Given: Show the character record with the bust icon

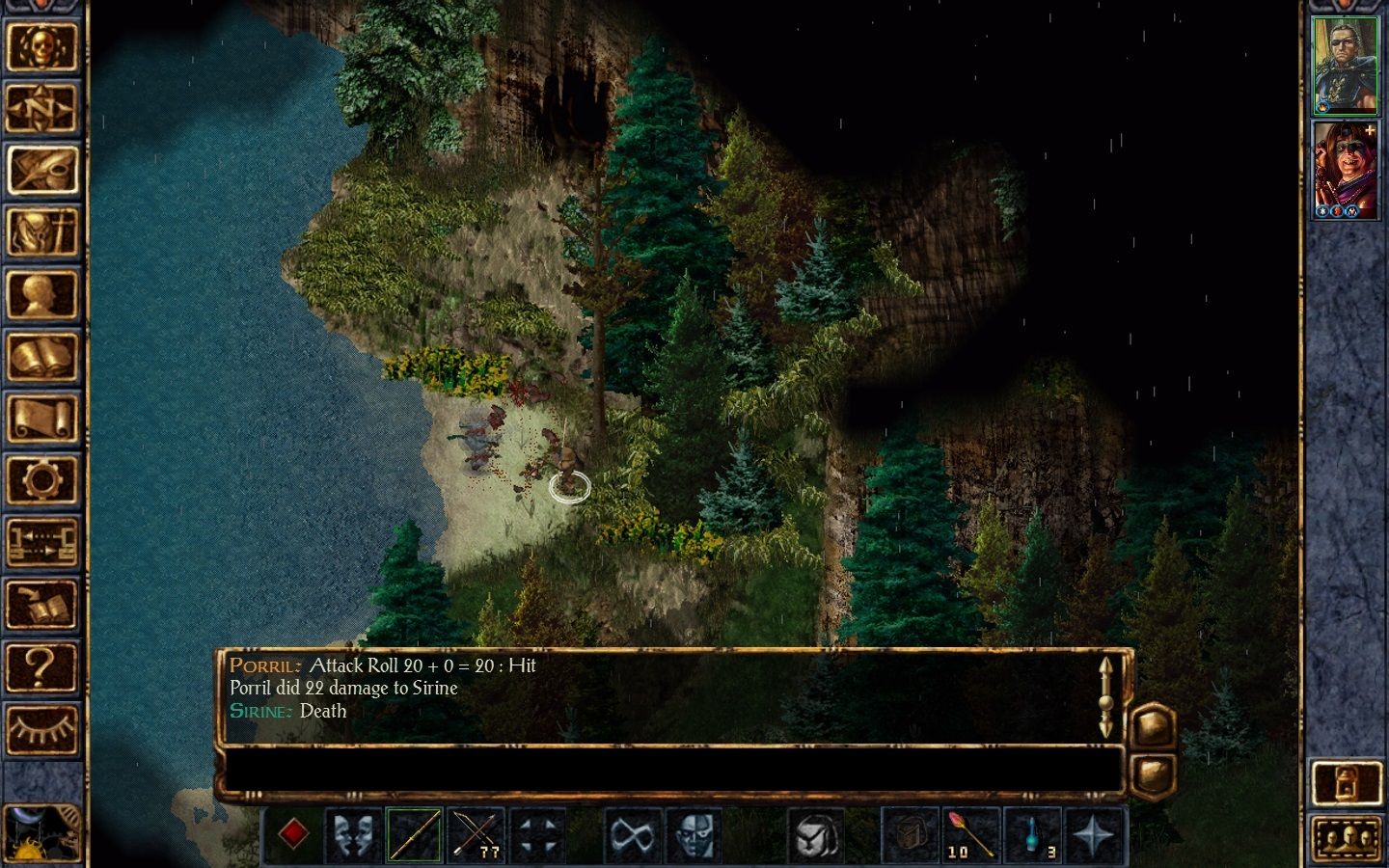Looking at the screenshot, I should click(x=41, y=294).
